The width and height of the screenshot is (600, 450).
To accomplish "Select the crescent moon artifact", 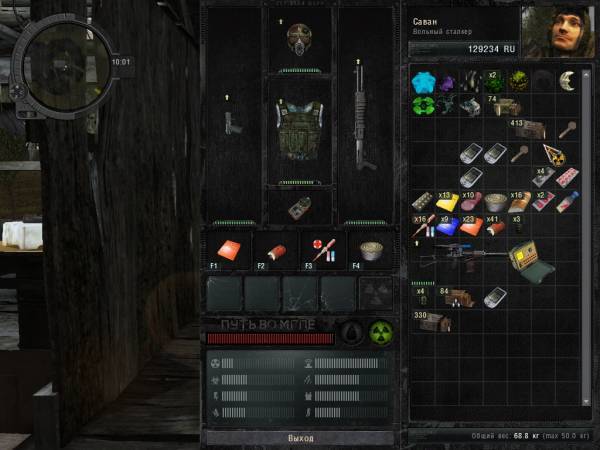I will pyautogui.click(x=566, y=80).
